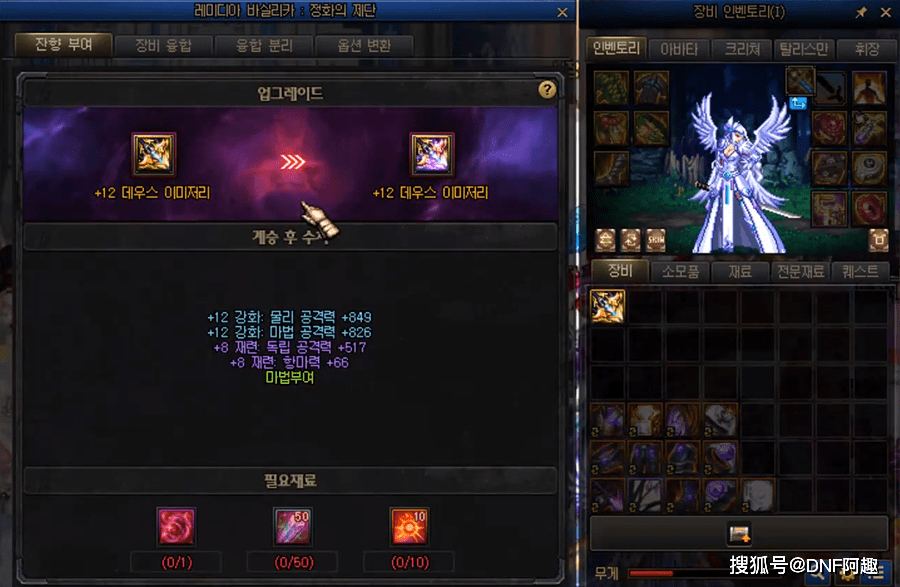Open the 장비 융합 tab
The width and height of the screenshot is (900, 587).
pyautogui.click(x=161, y=45)
